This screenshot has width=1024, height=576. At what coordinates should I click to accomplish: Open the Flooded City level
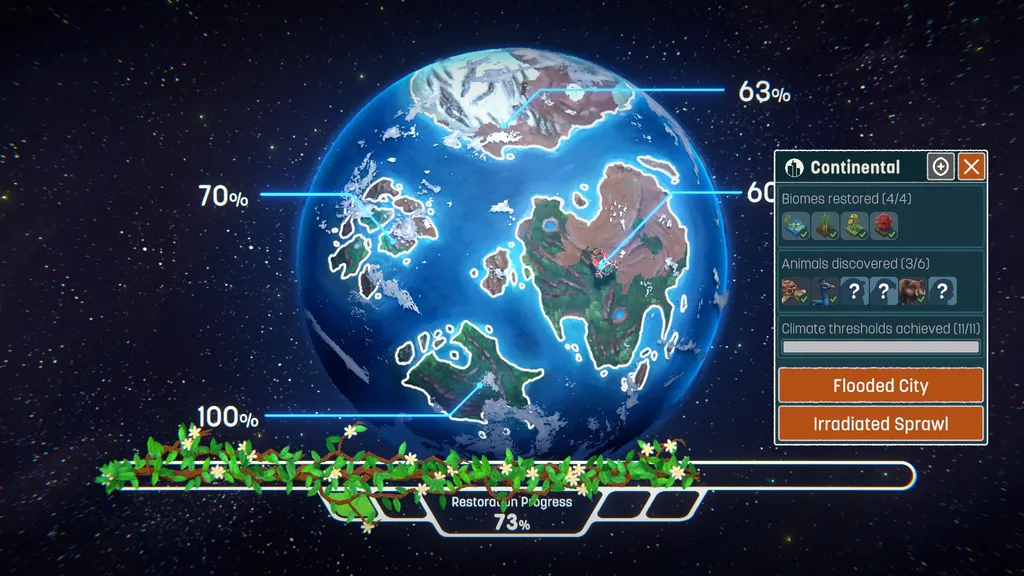[880, 385]
